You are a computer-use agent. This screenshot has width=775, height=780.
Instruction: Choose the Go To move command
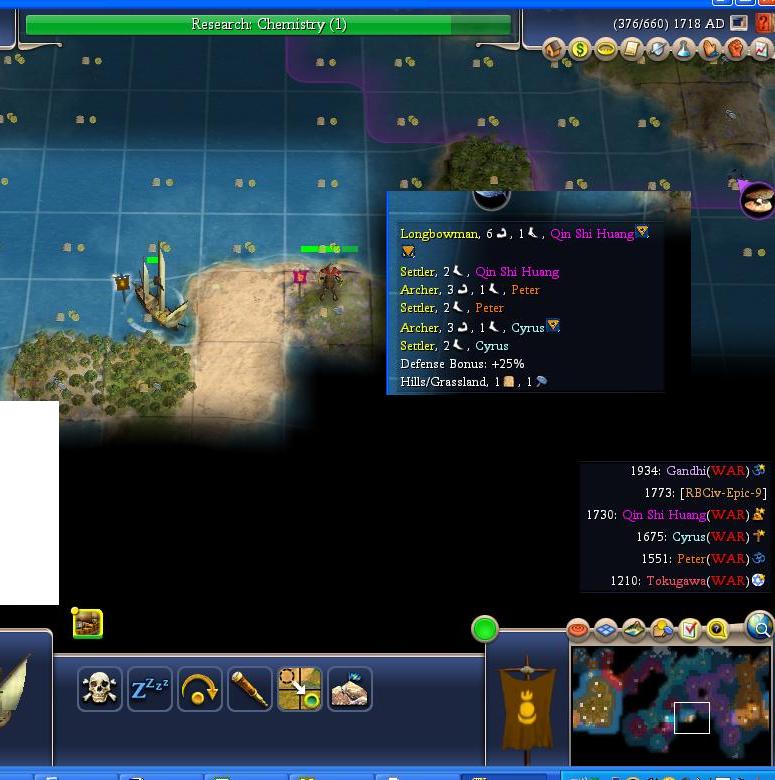click(x=300, y=689)
